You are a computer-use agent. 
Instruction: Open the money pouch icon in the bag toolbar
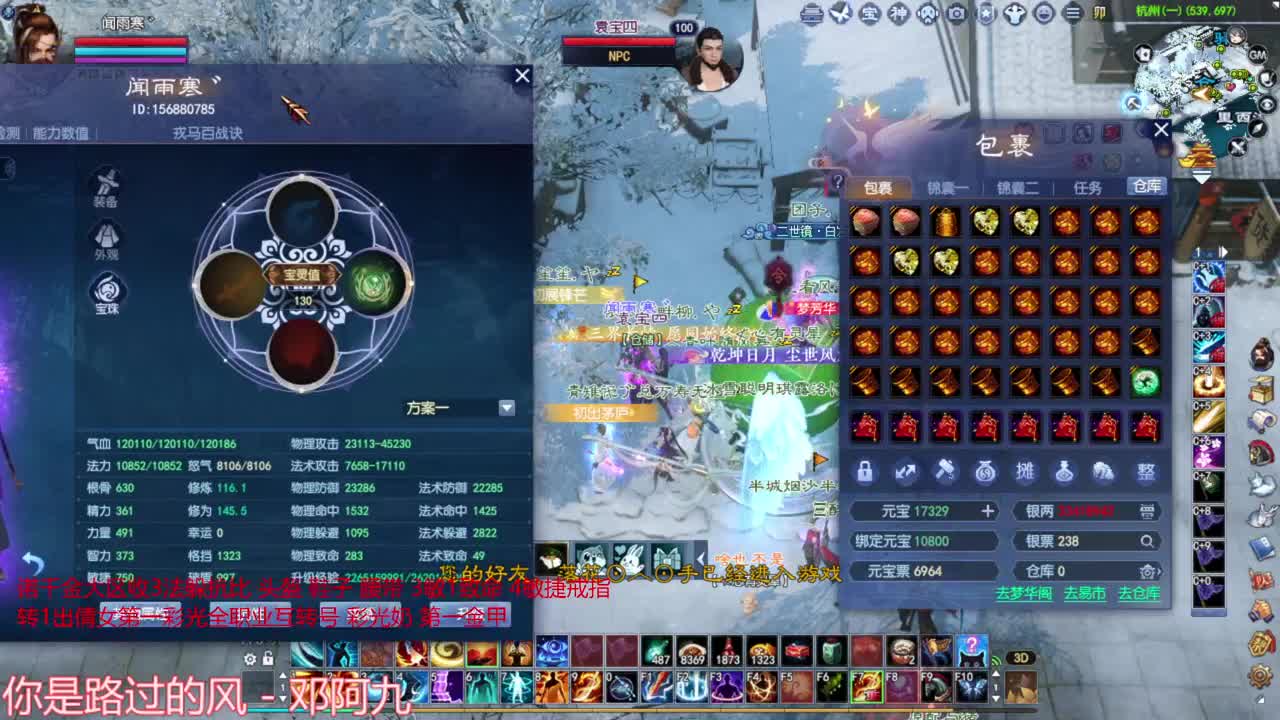coord(985,472)
